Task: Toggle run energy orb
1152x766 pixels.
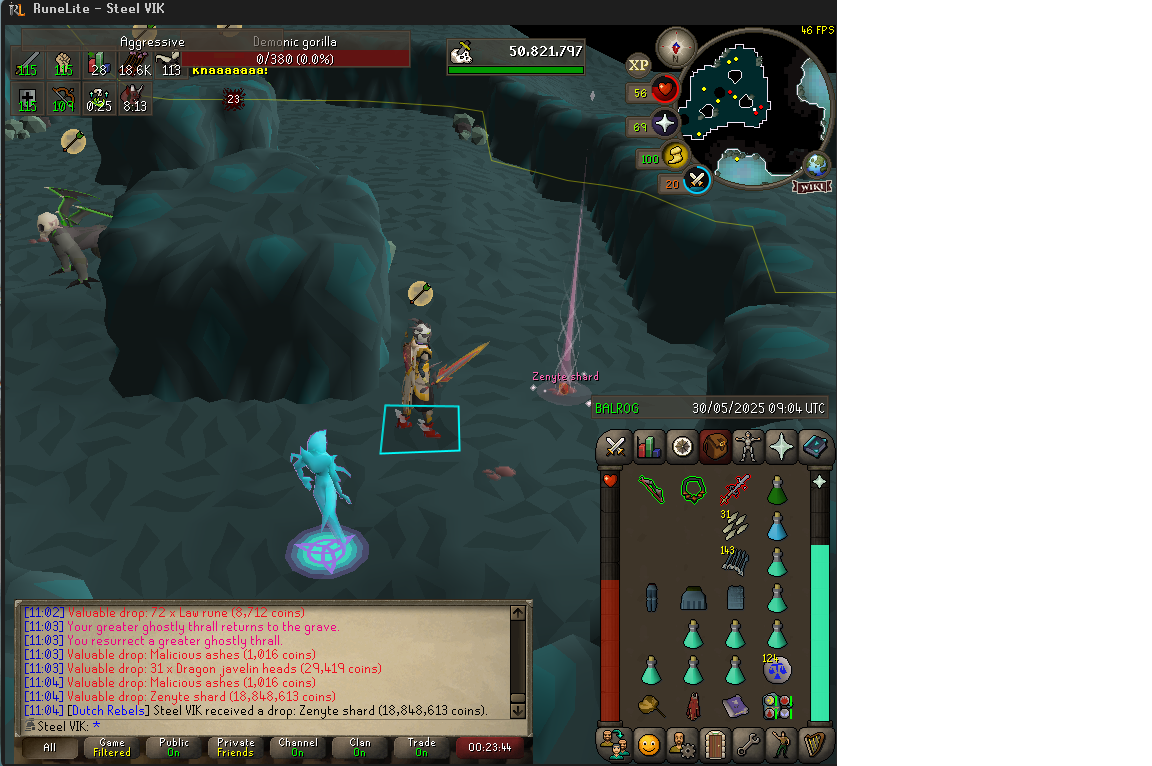Action: [675, 157]
